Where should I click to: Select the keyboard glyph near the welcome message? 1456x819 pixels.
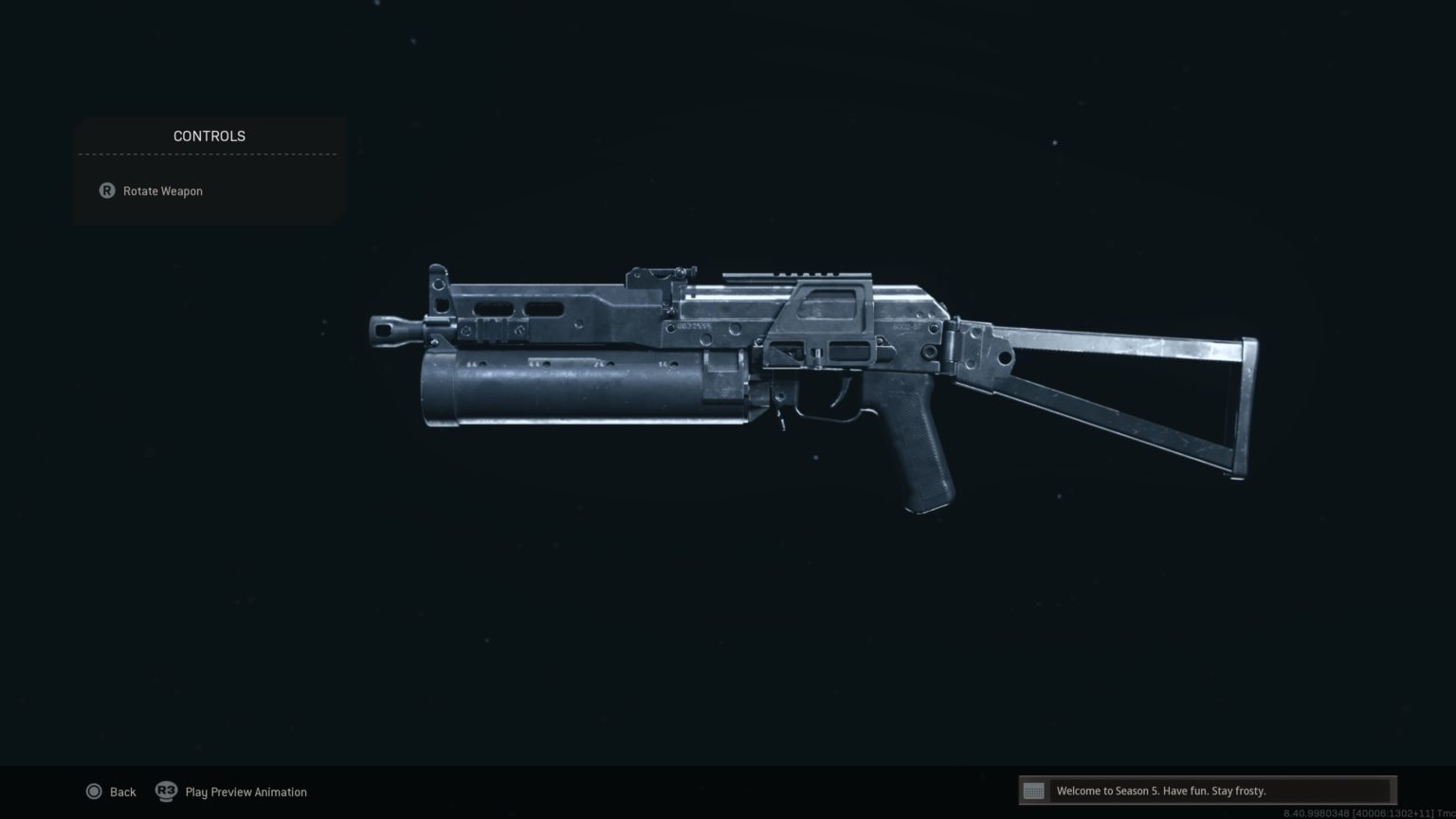[1033, 790]
